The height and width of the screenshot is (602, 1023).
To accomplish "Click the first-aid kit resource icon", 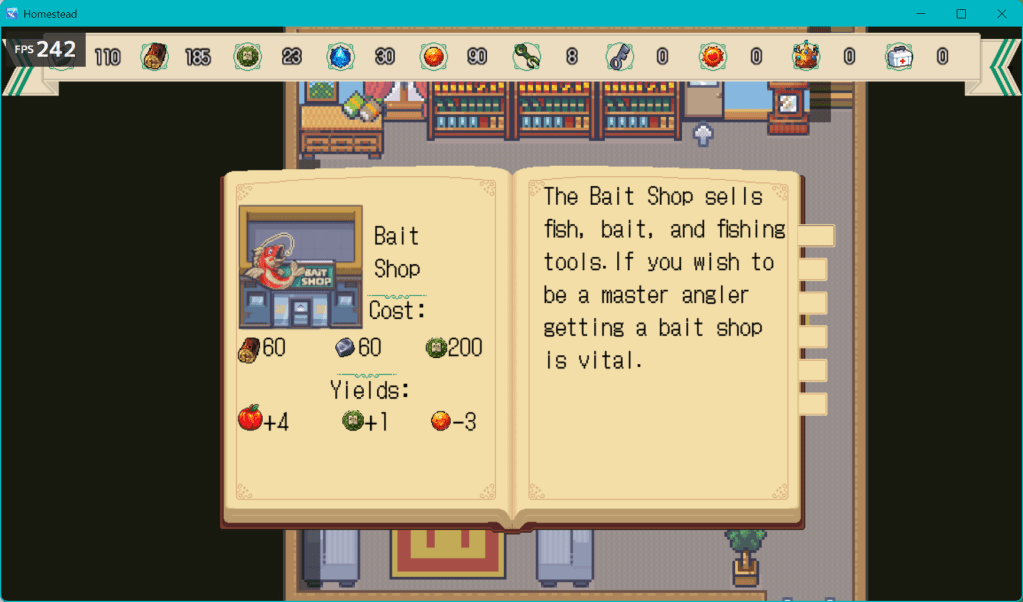I will point(898,57).
